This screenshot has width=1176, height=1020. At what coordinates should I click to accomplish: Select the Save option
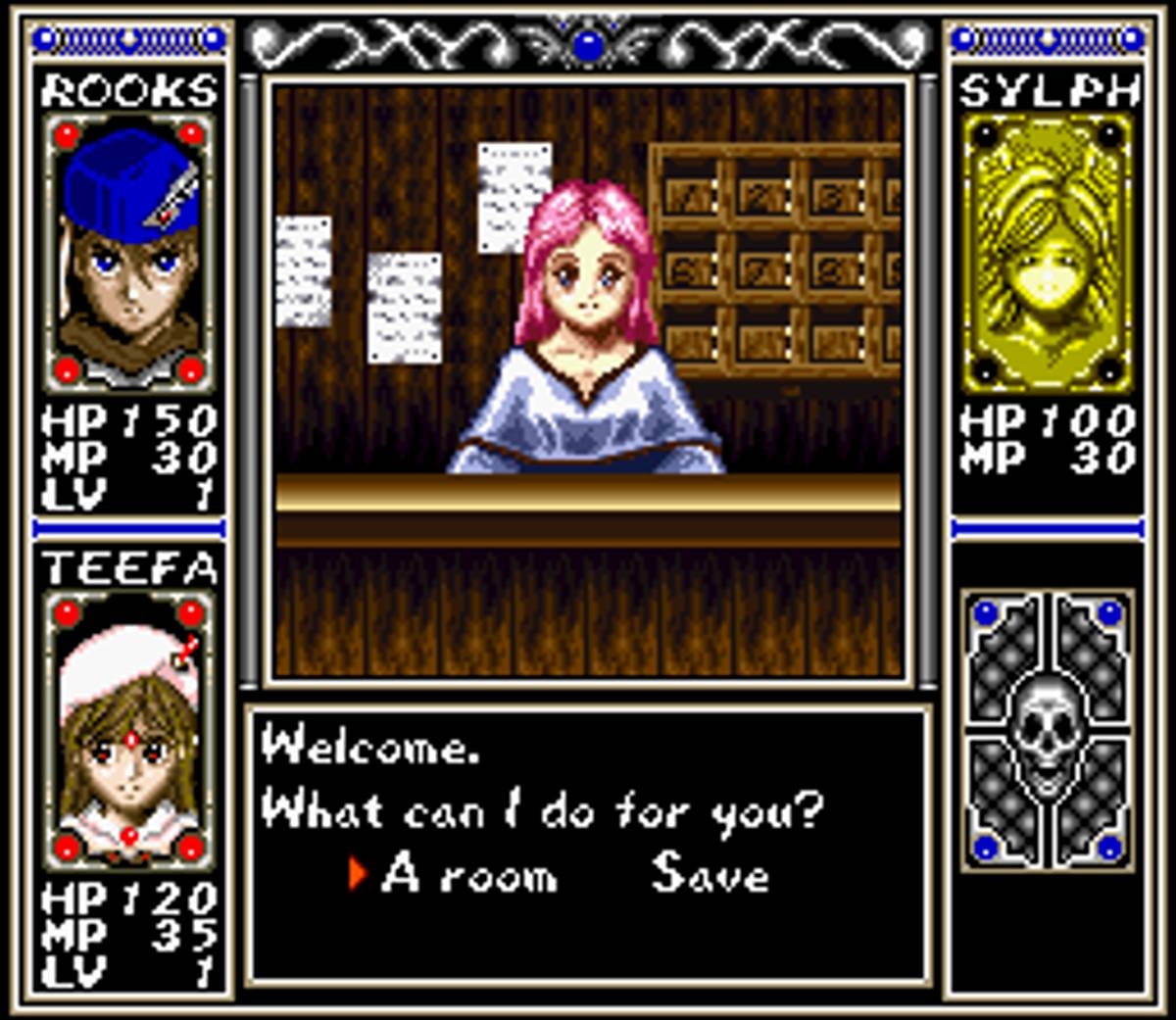point(710,873)
